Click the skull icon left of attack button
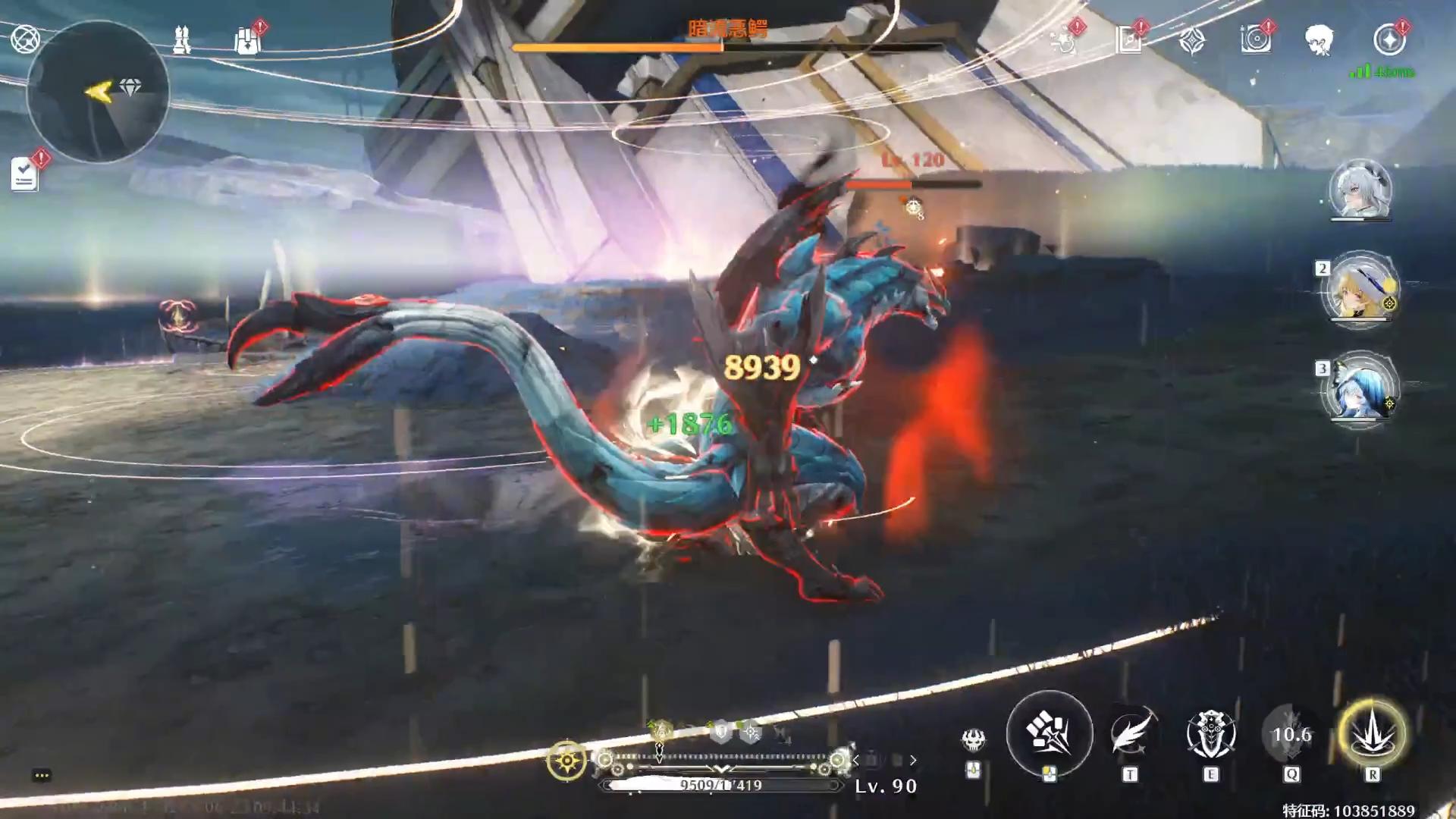The image size is (1456, 819). point(974,739)
